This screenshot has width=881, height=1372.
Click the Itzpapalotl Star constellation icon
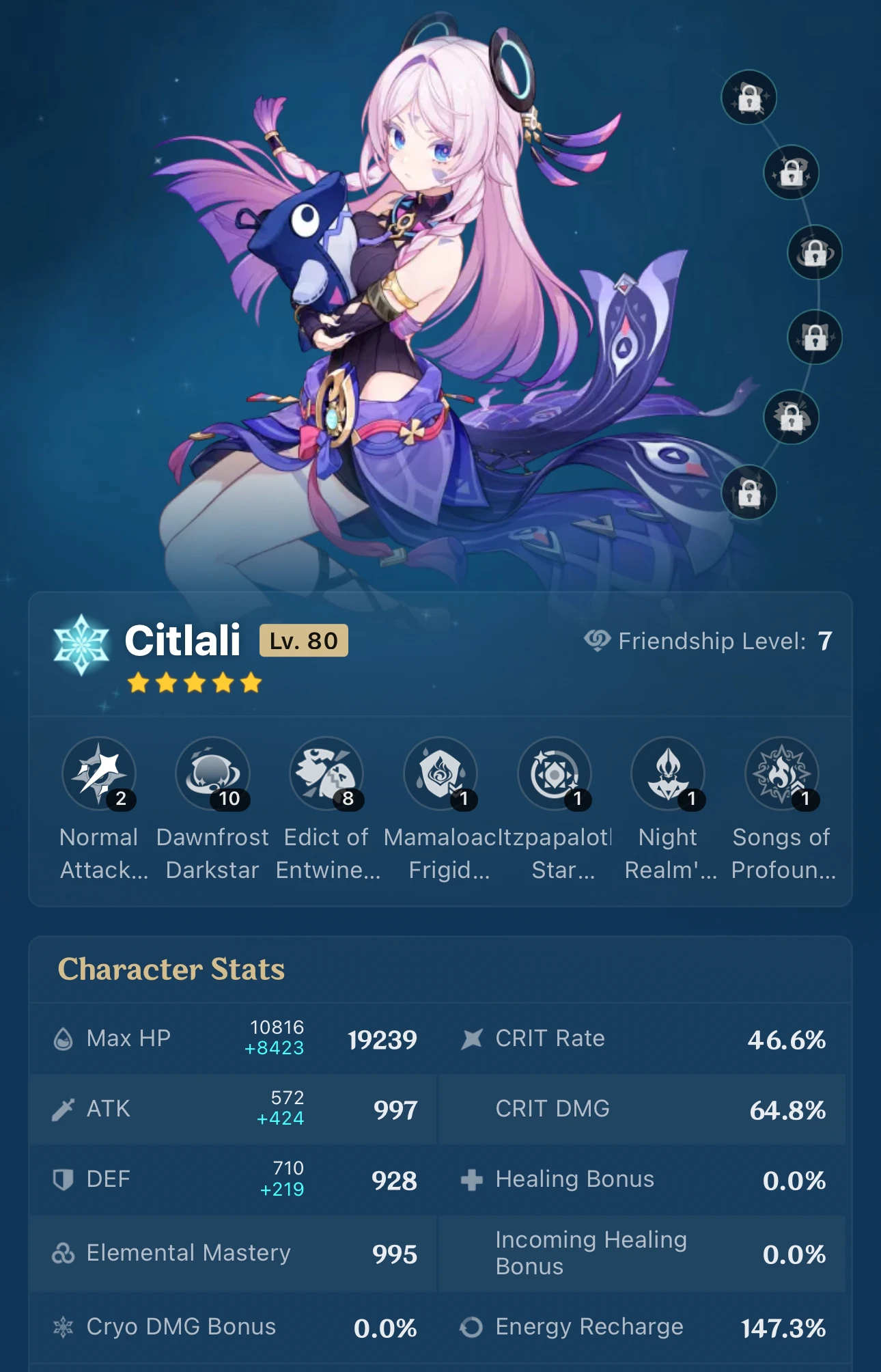tap(554, 774)
